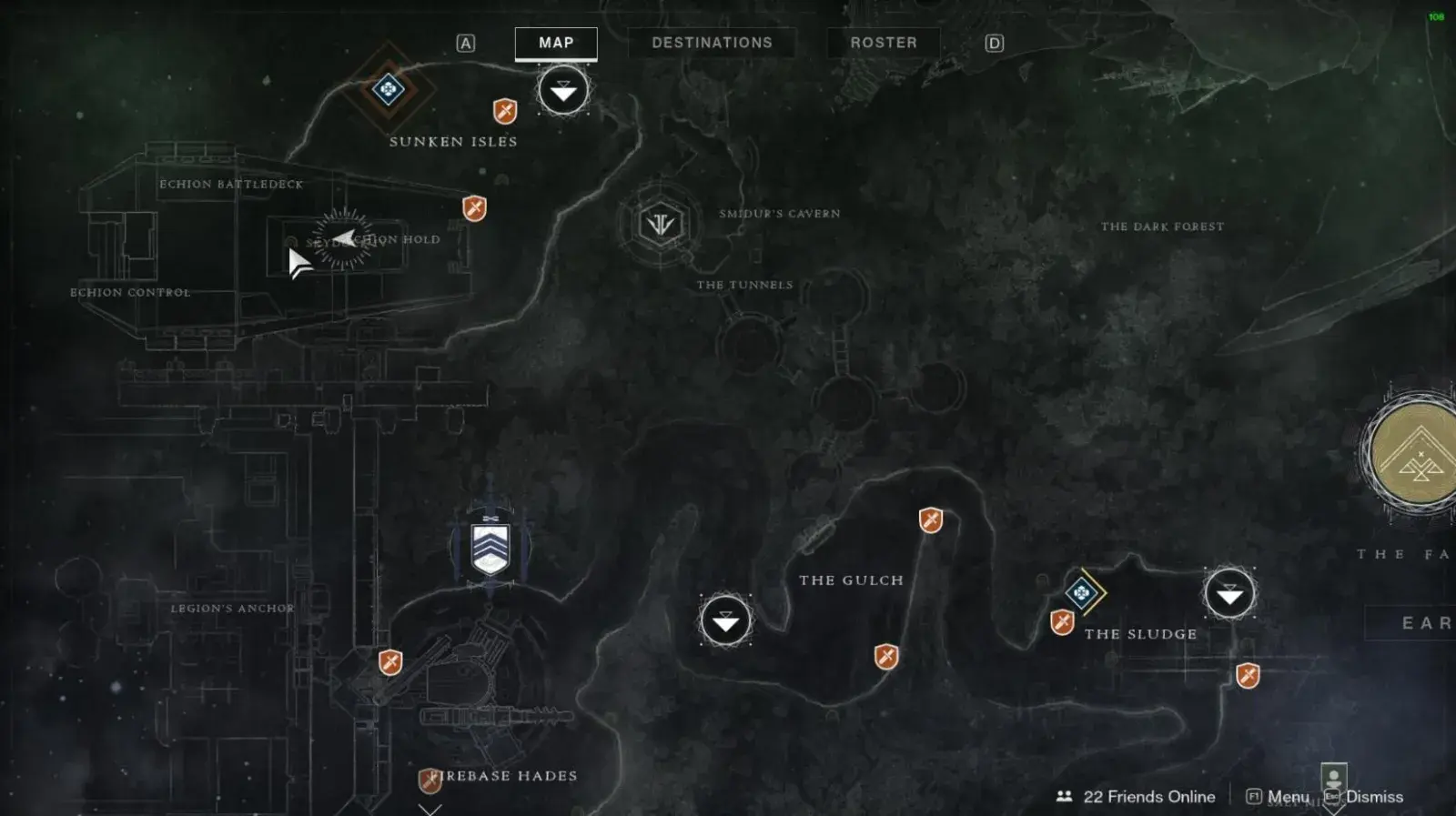Screen dimensions: 1456x816
Task: Select the Map tab
Action: coord(556,43)
